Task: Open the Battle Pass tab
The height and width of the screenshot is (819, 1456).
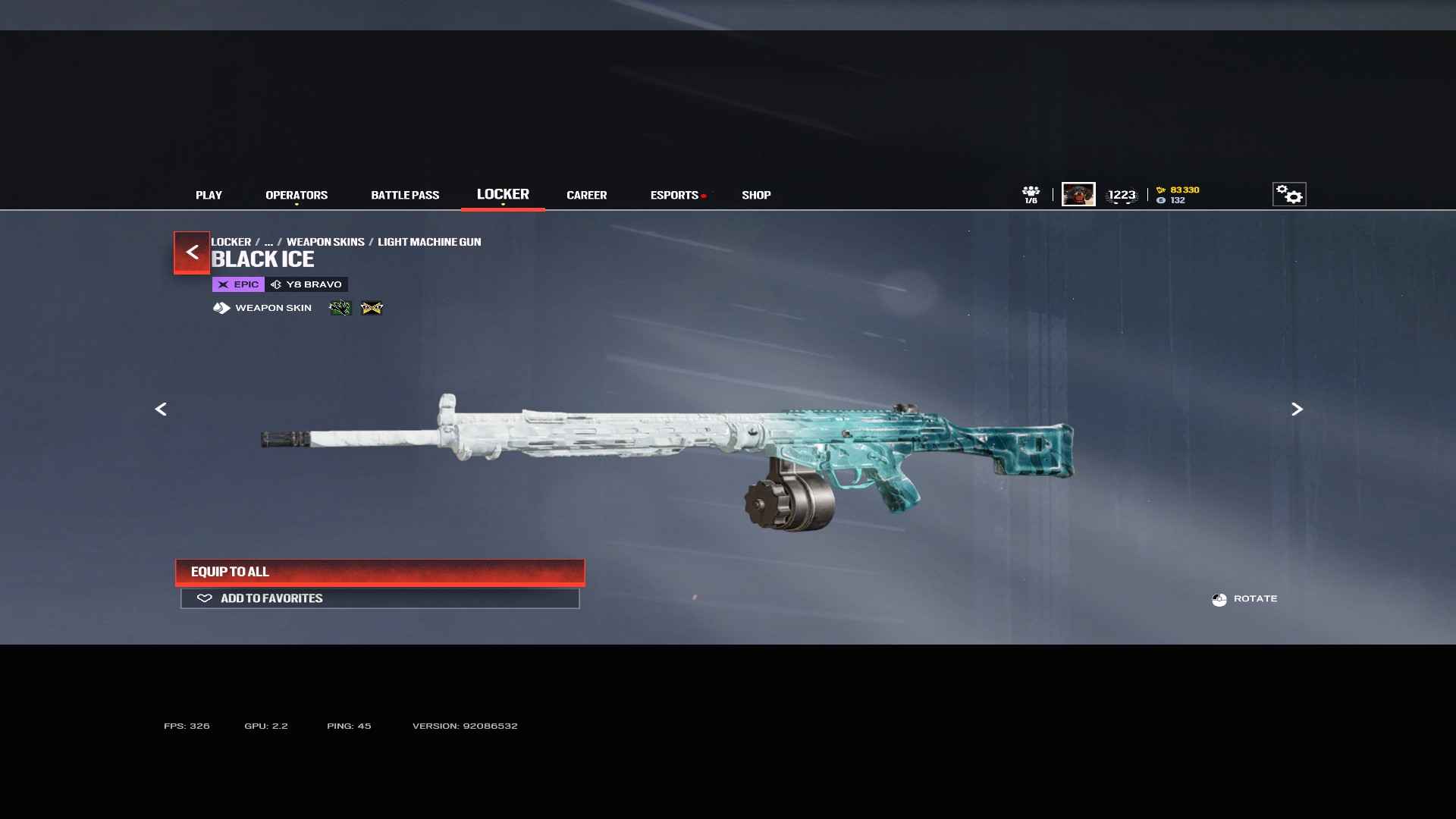Action: click(x=405, y=195)
